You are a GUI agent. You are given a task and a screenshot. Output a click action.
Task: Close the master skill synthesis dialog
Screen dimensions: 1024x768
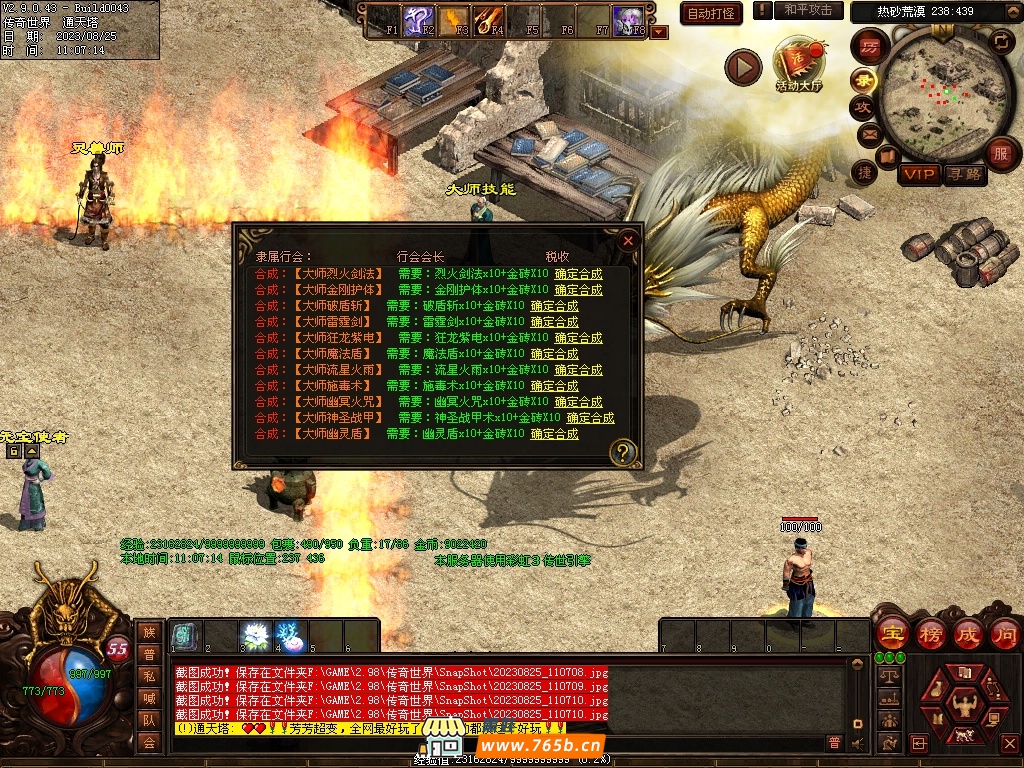628,241
